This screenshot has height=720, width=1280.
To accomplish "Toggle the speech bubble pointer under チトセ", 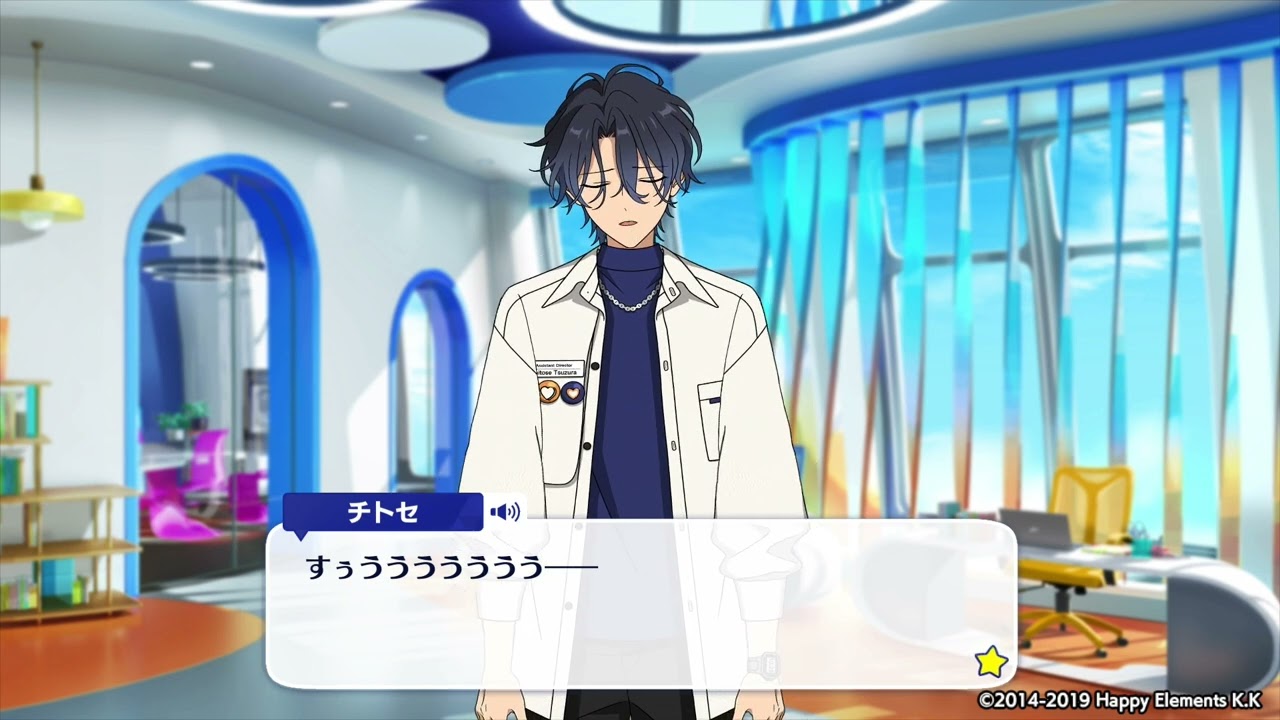I will coord(302,532).
